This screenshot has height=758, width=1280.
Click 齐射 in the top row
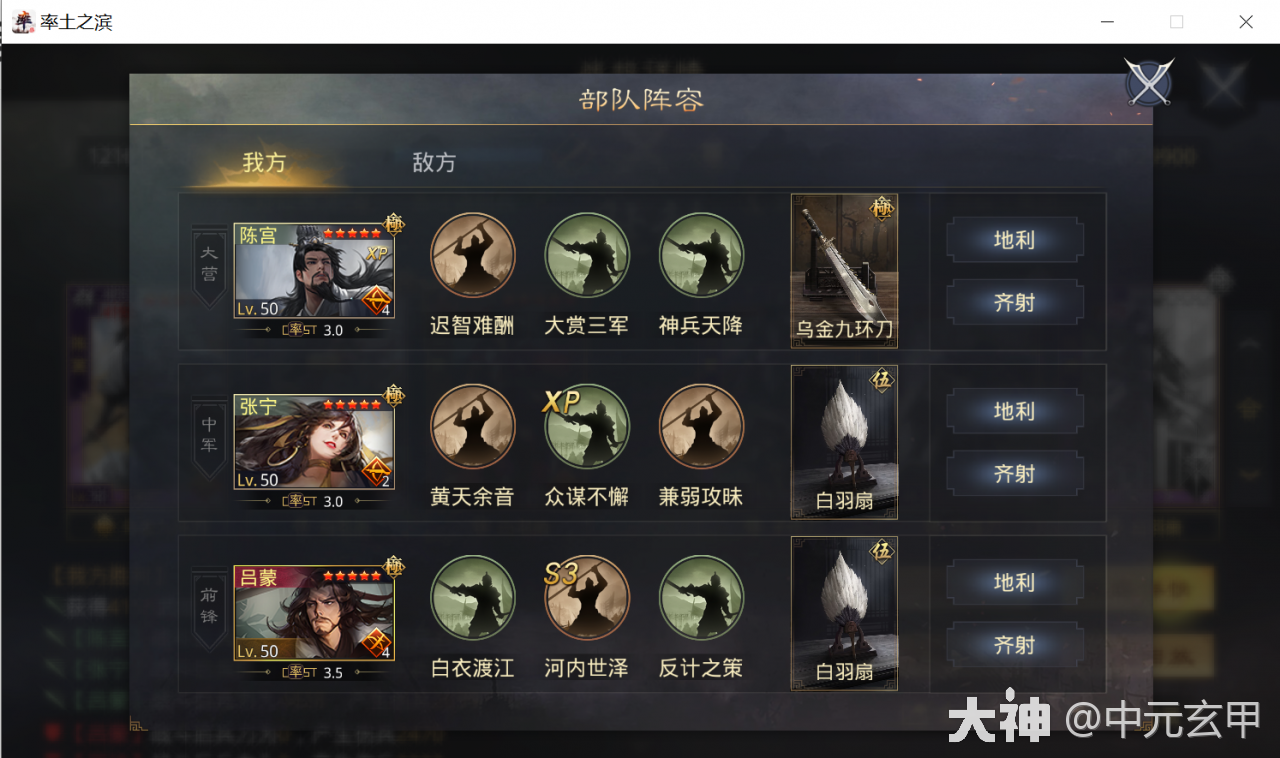(x=1015, y=302)
